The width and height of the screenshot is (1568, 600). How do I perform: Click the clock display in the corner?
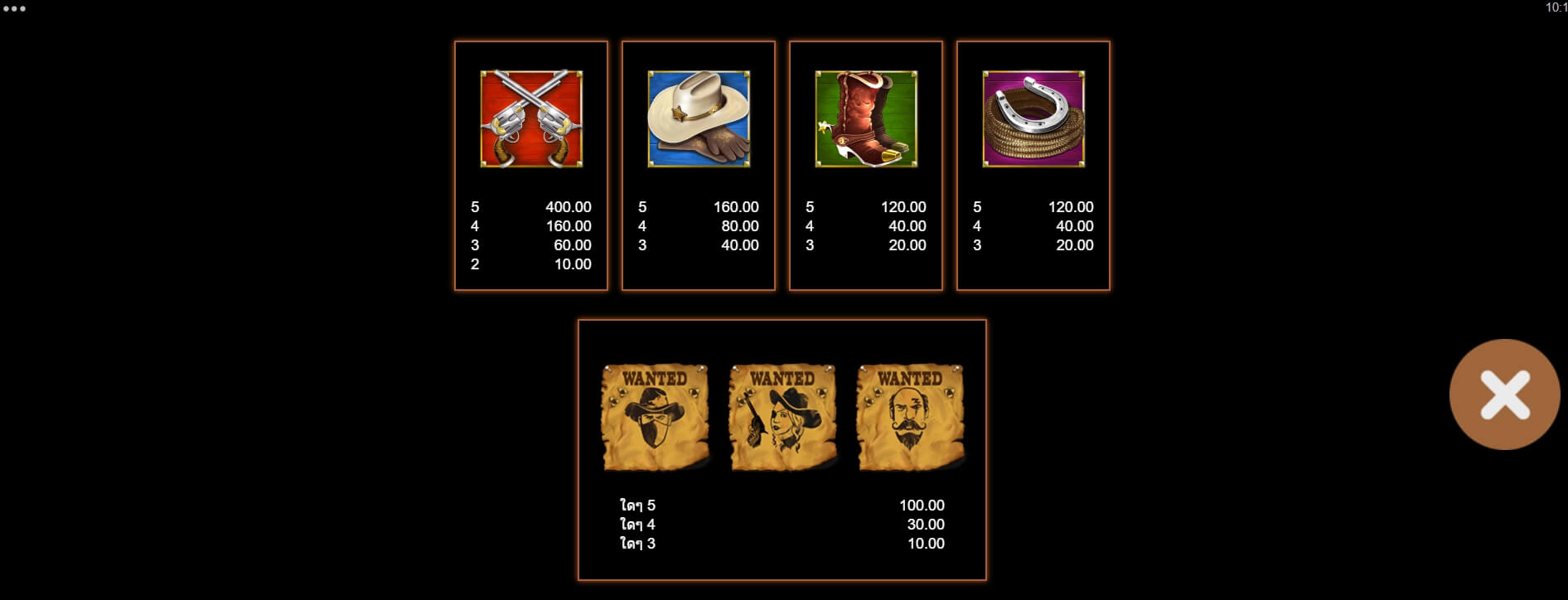click(1554, 8)
